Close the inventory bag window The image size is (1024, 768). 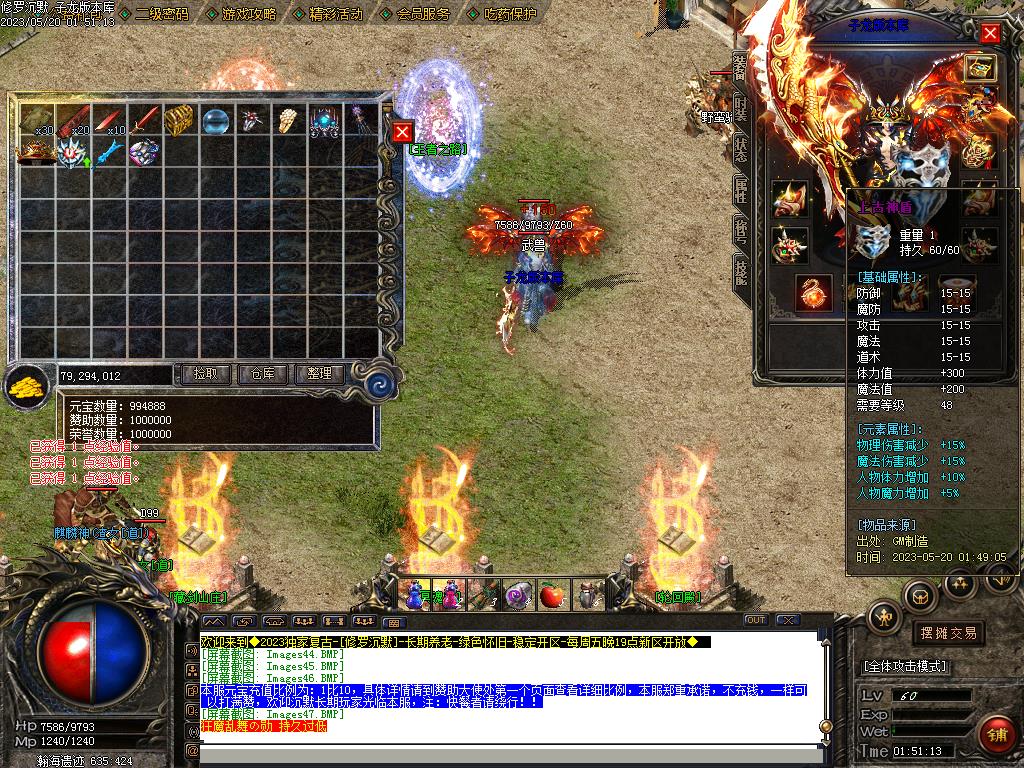(x=402, y=132)
